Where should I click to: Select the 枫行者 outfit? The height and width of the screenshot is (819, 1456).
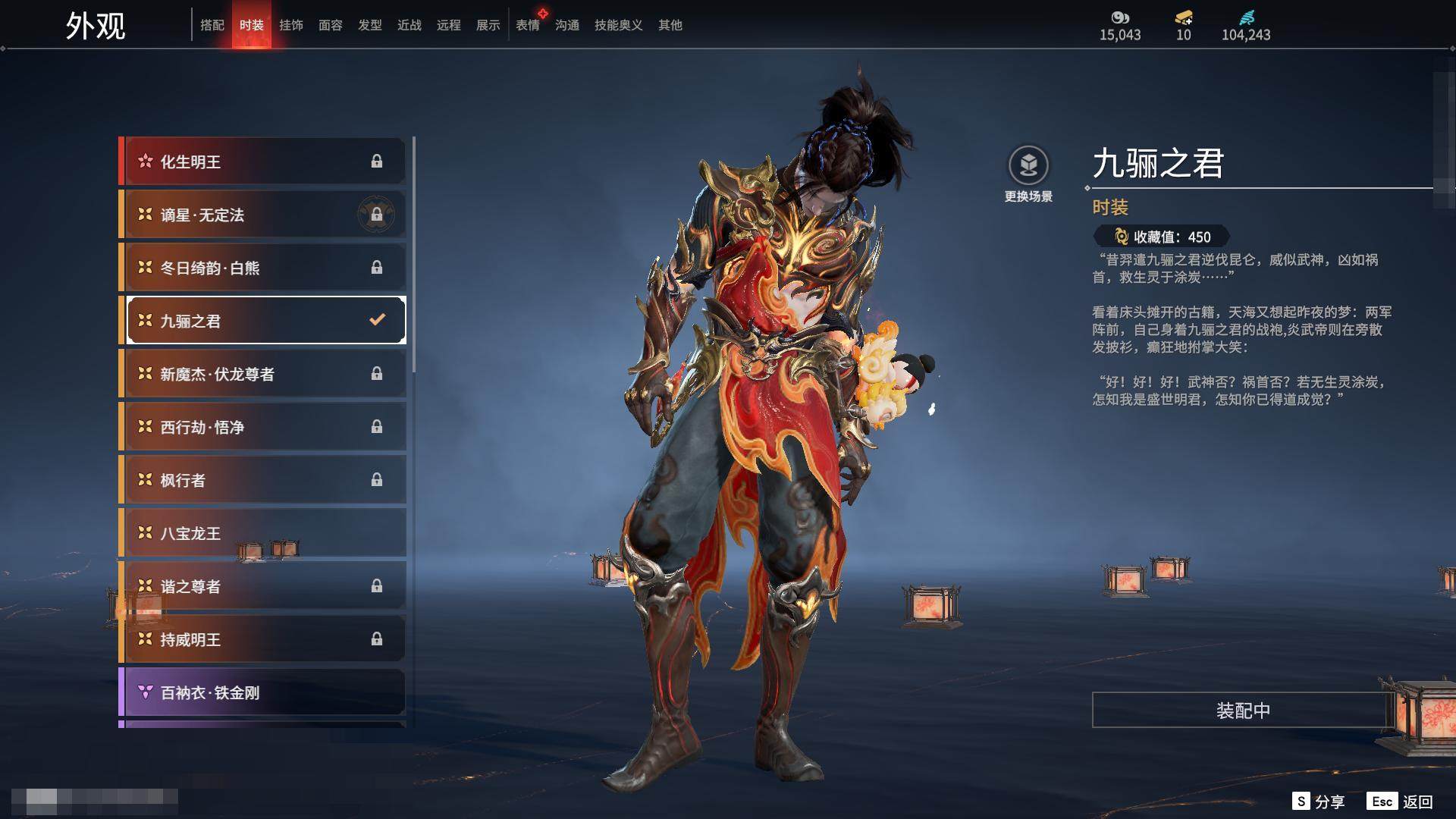262,480
